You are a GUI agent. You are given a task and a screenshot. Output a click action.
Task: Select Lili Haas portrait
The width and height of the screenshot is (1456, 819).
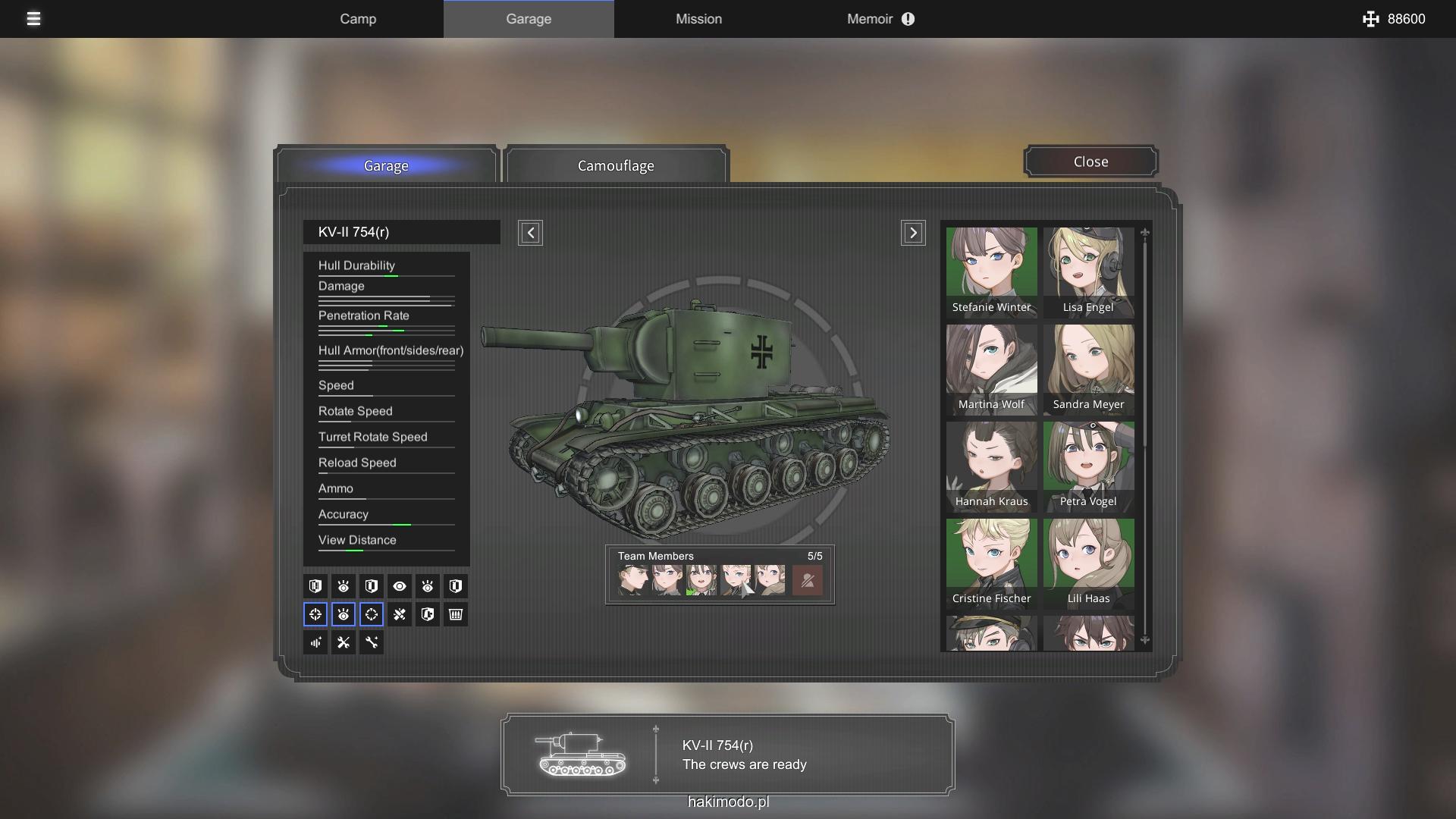point(1088,563)
